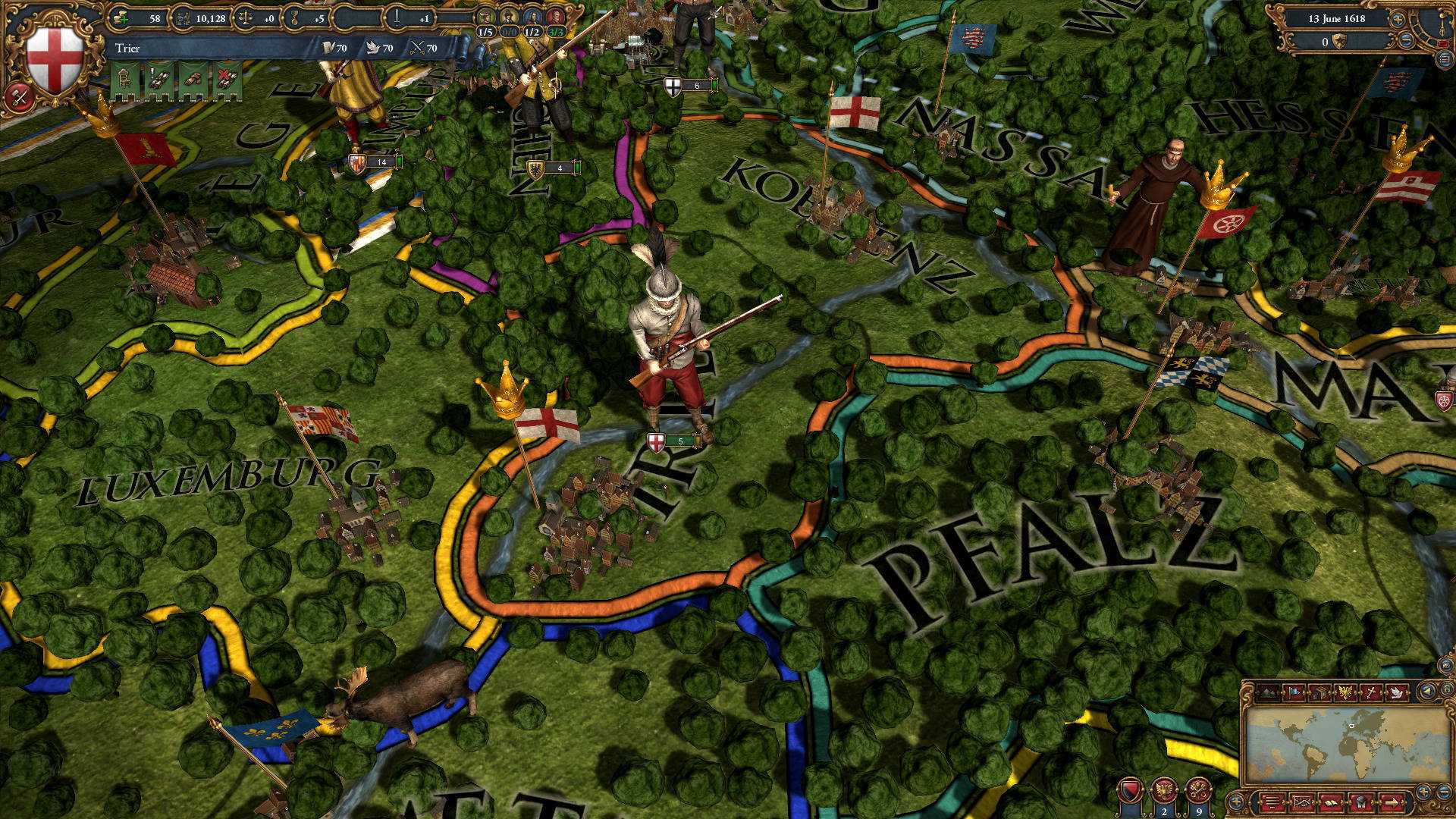Viewport: 1456px width, 819px height.
Task: Click the stability shield above number 2
Action: (x=1131, y=789)
